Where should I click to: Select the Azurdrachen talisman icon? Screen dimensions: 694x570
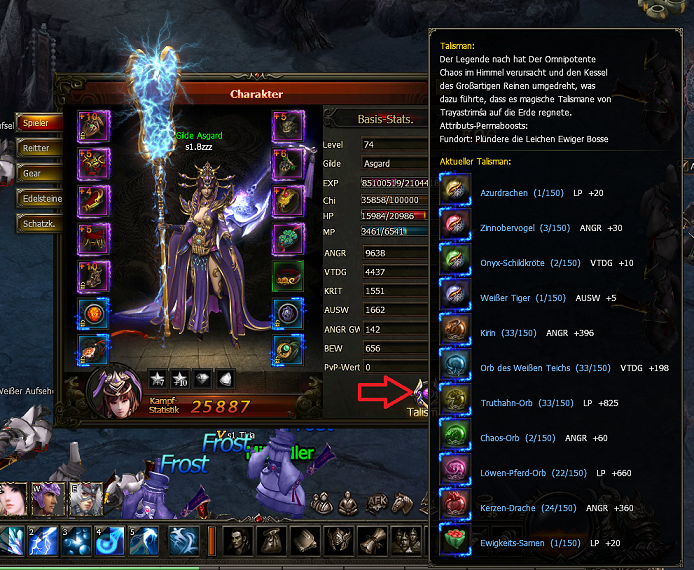pos(455,191)
